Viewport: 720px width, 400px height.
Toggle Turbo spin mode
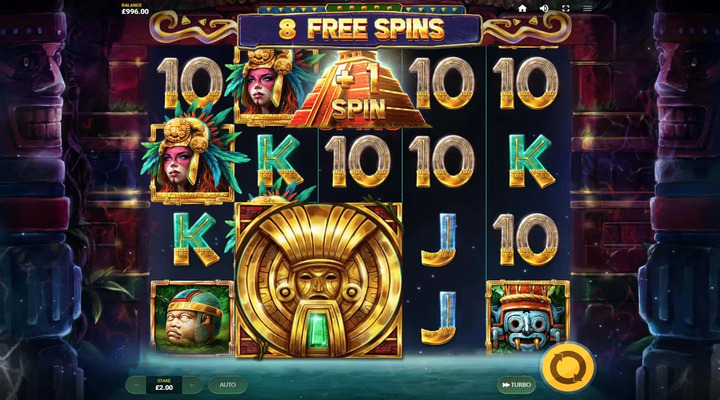[516, 384]
